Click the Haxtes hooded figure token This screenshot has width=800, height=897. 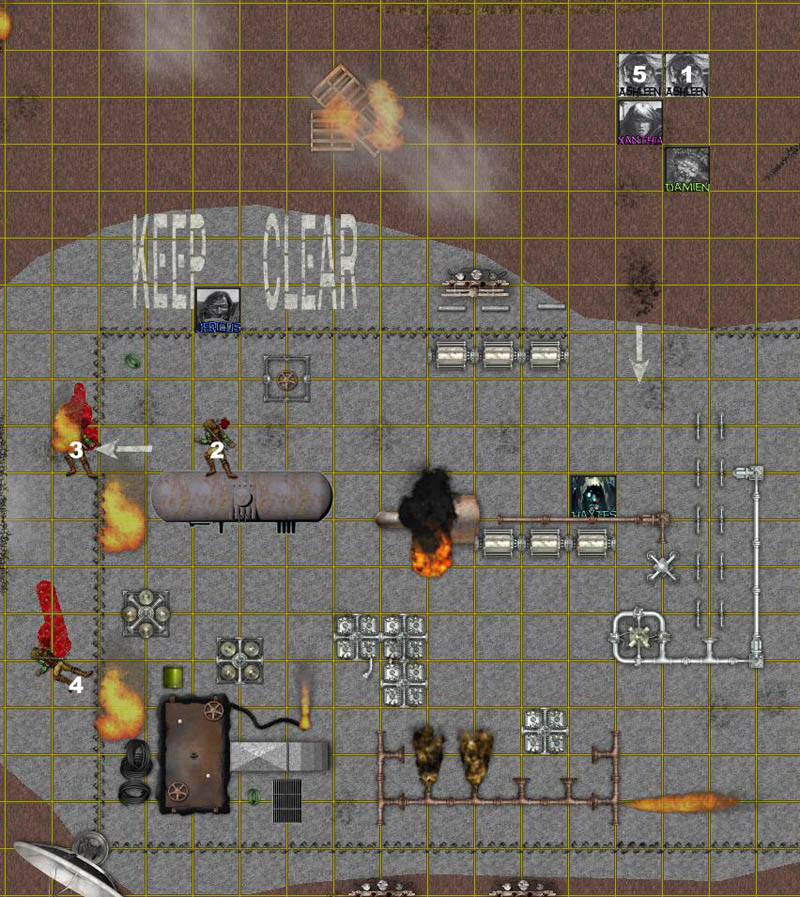tap(592, 496)
